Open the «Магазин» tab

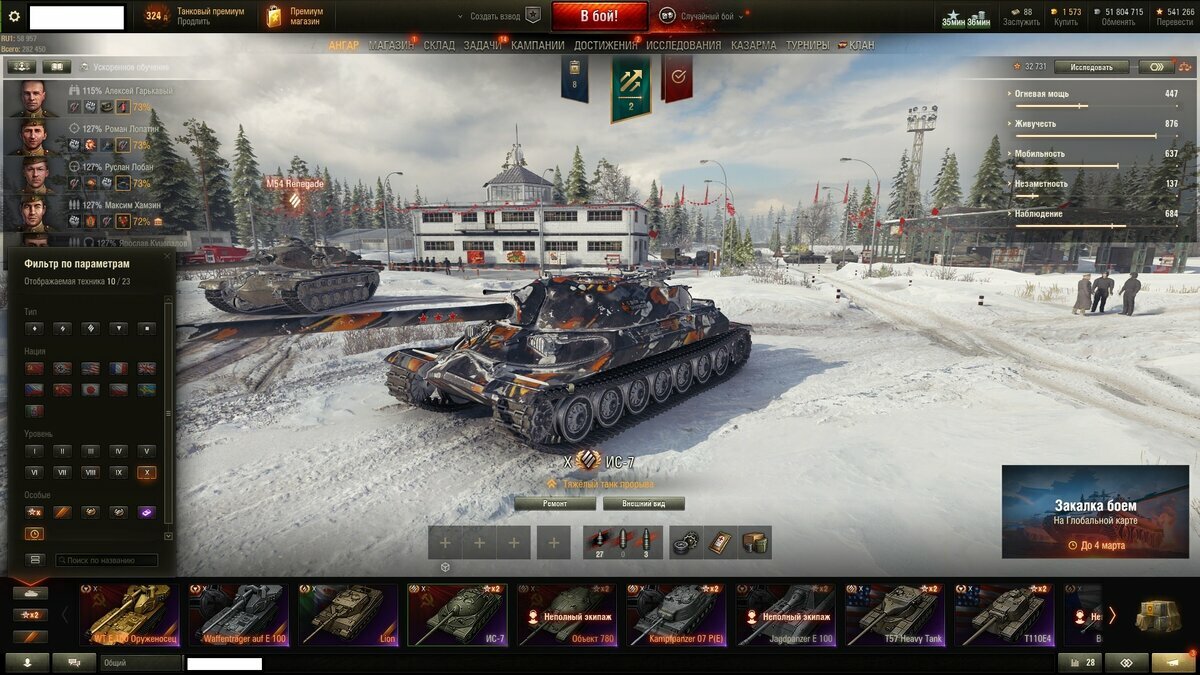coord(390,45)
